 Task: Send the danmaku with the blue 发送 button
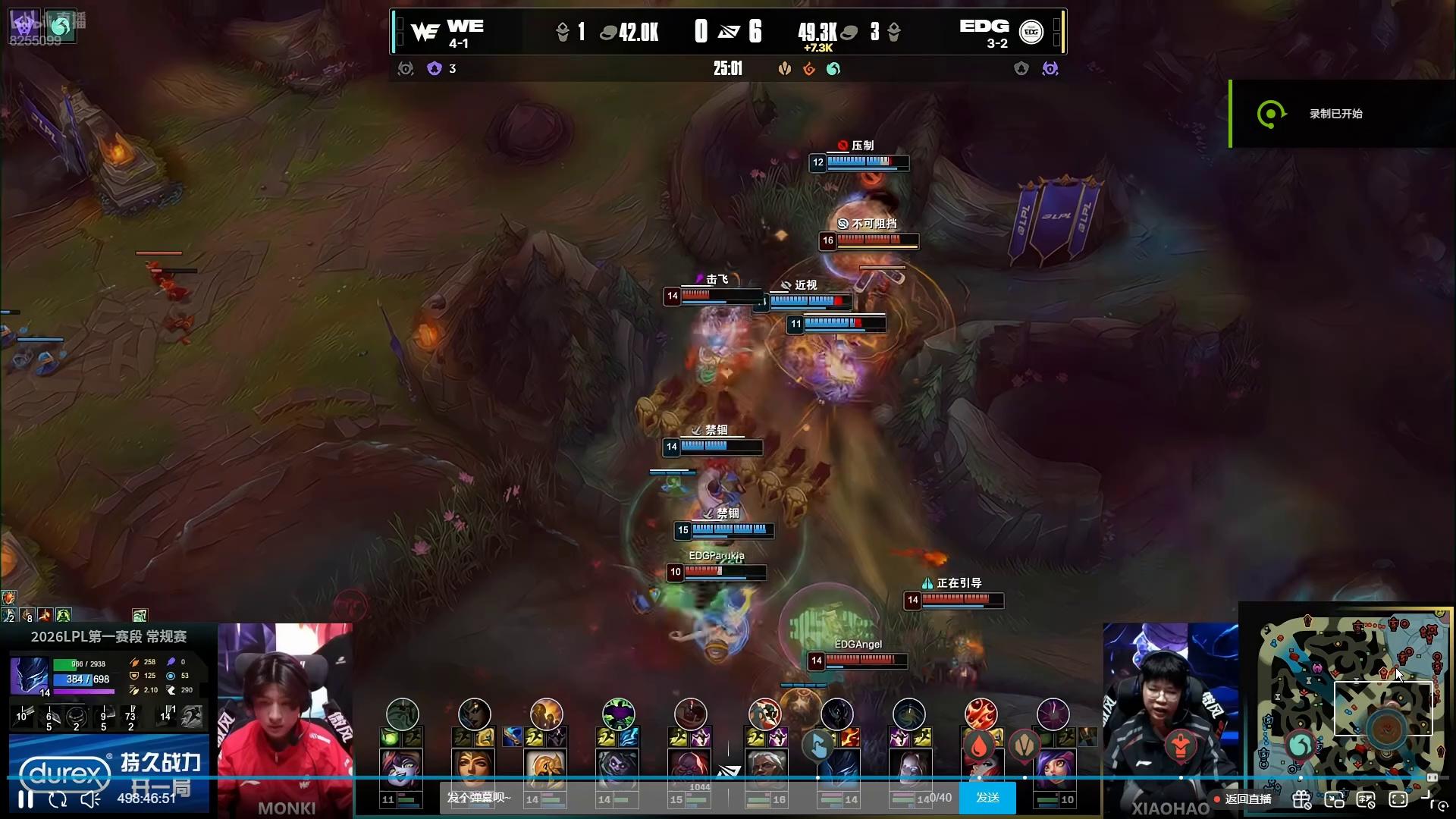[987, 798]
